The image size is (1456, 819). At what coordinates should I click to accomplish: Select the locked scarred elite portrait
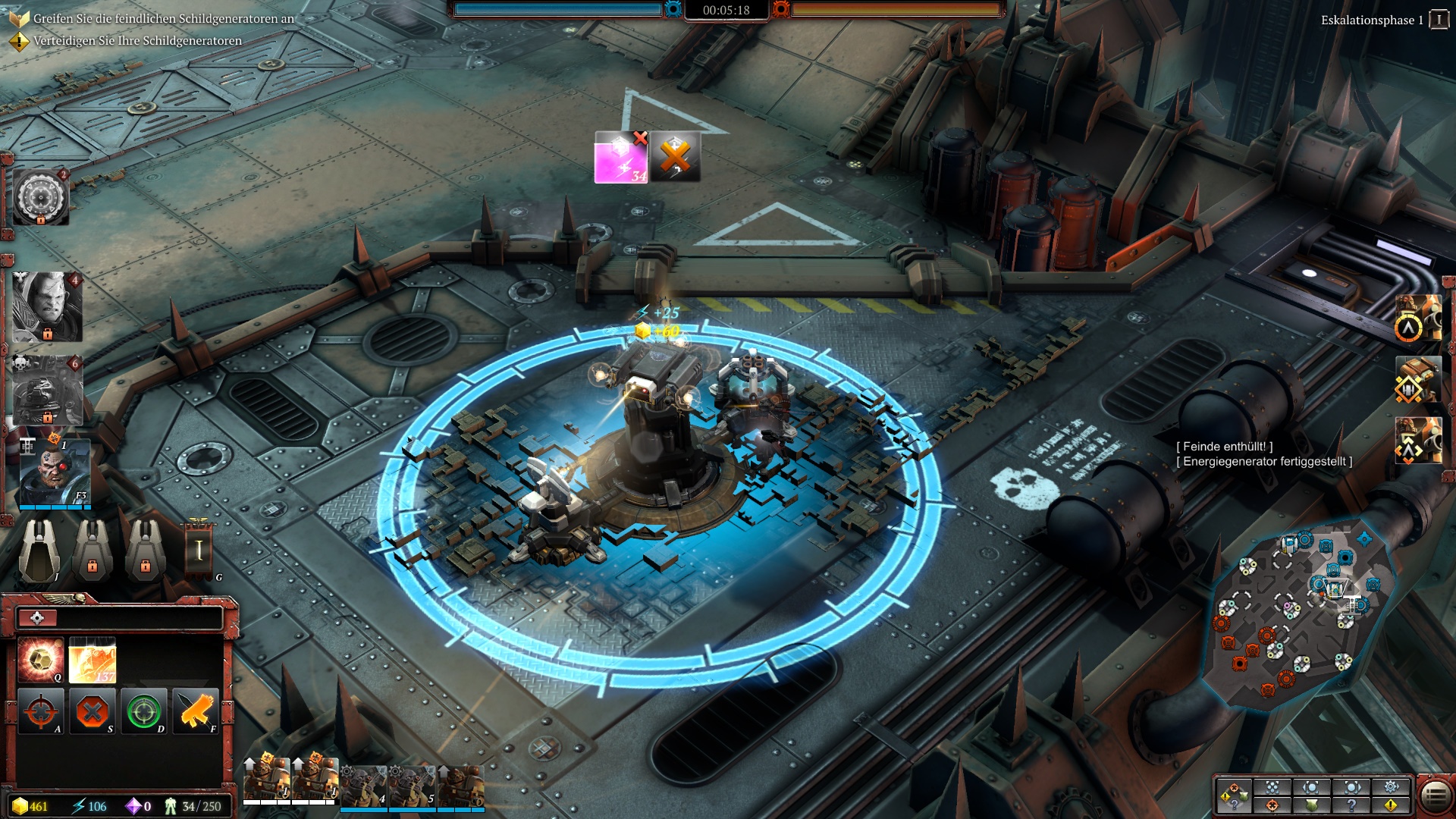47,307
